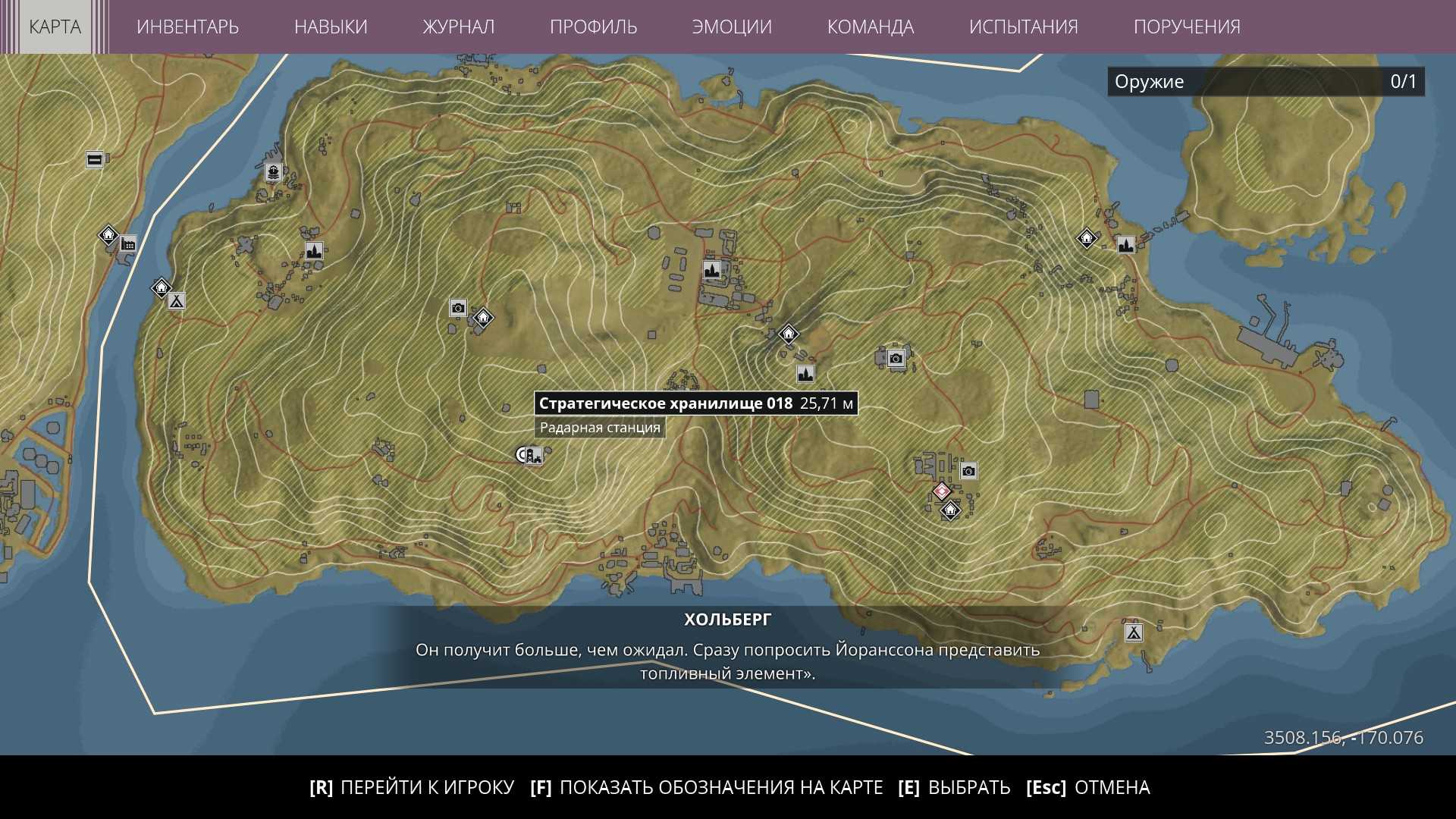
Task: Select the radar tower map marker
Action: coord(534,456)
